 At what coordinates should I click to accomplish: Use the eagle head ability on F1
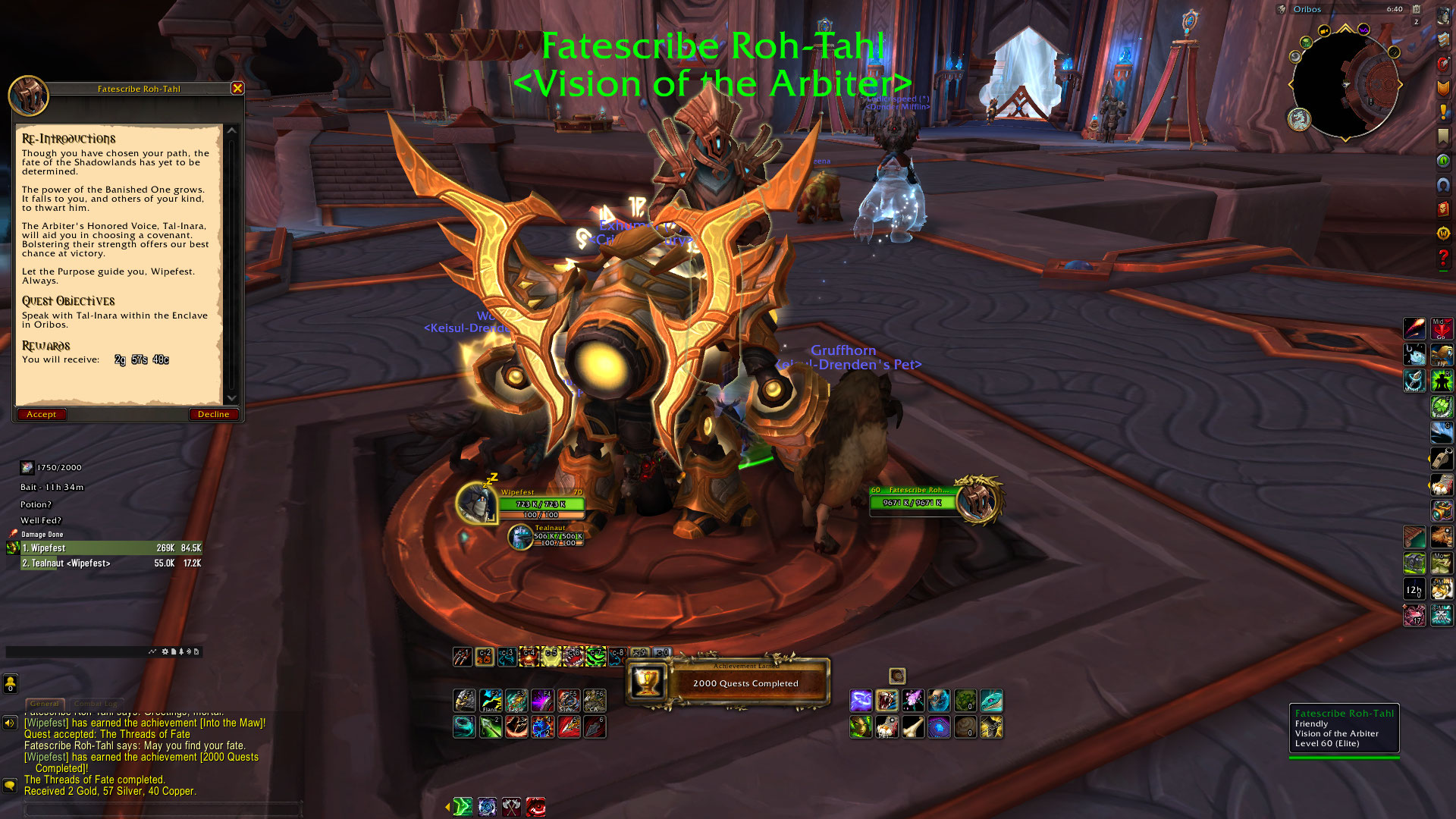point(464,700)
